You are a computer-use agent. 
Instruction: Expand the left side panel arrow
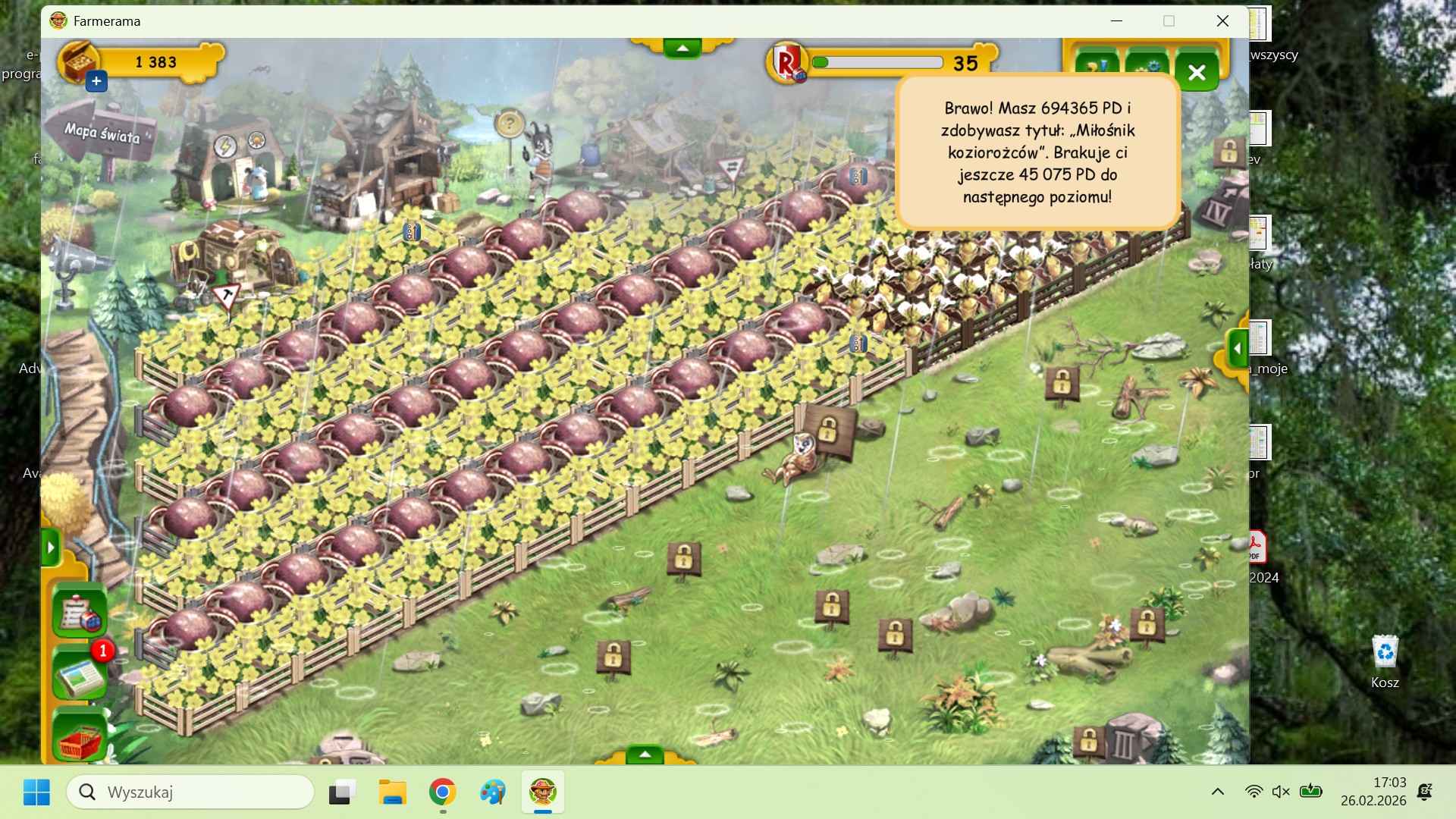[x=51, y=547]
